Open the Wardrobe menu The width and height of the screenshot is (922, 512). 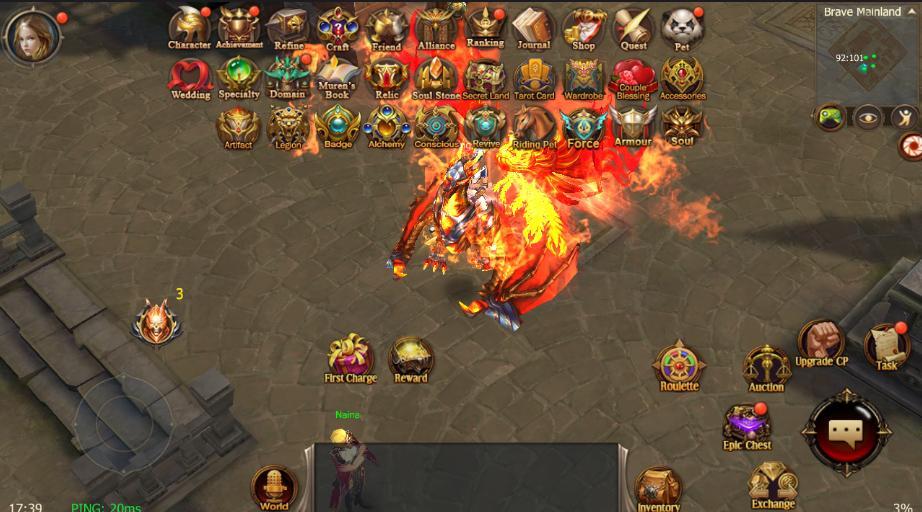point(583,76)
